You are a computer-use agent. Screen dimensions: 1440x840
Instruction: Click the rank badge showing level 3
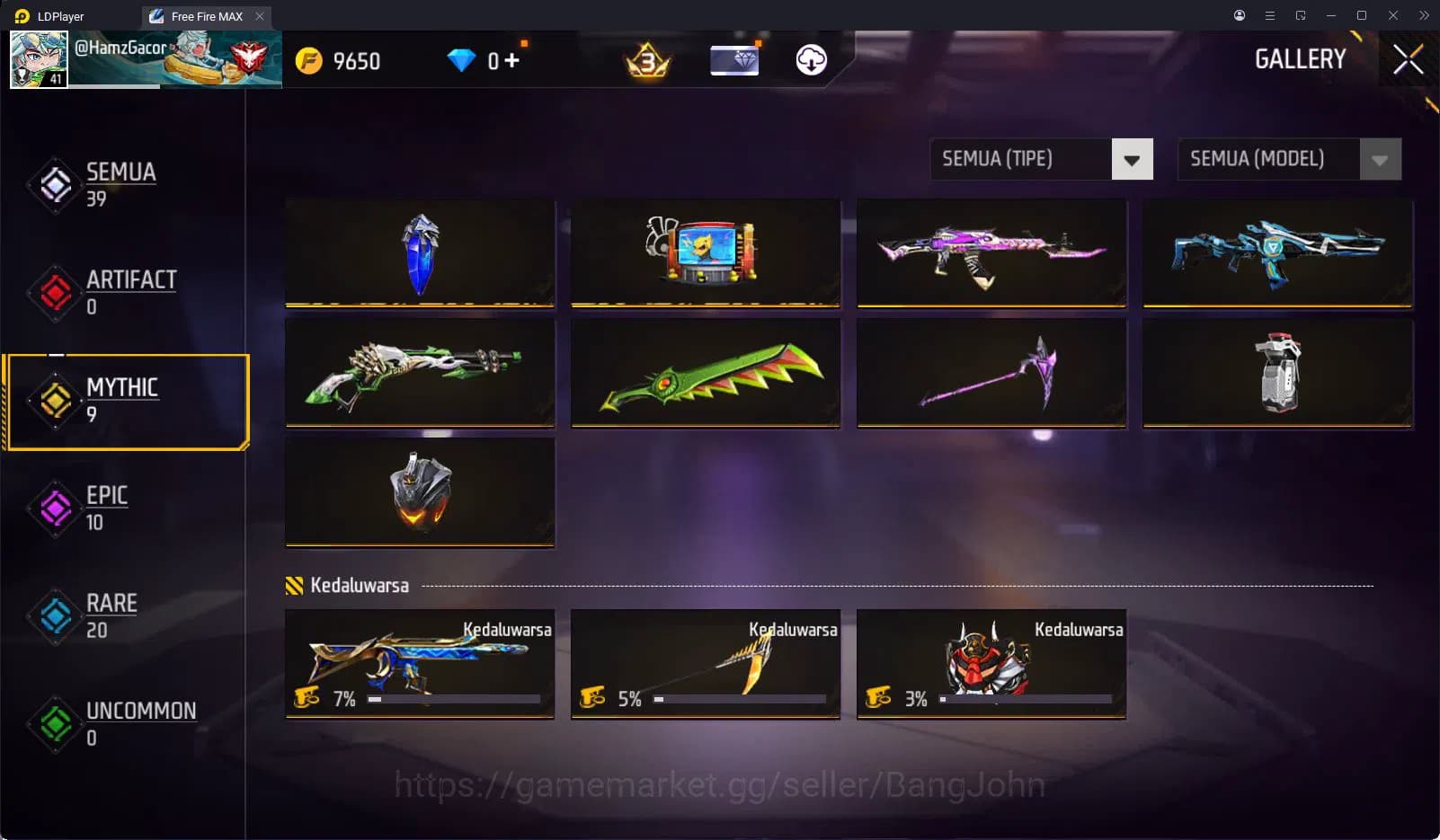[x=645, y=60]
